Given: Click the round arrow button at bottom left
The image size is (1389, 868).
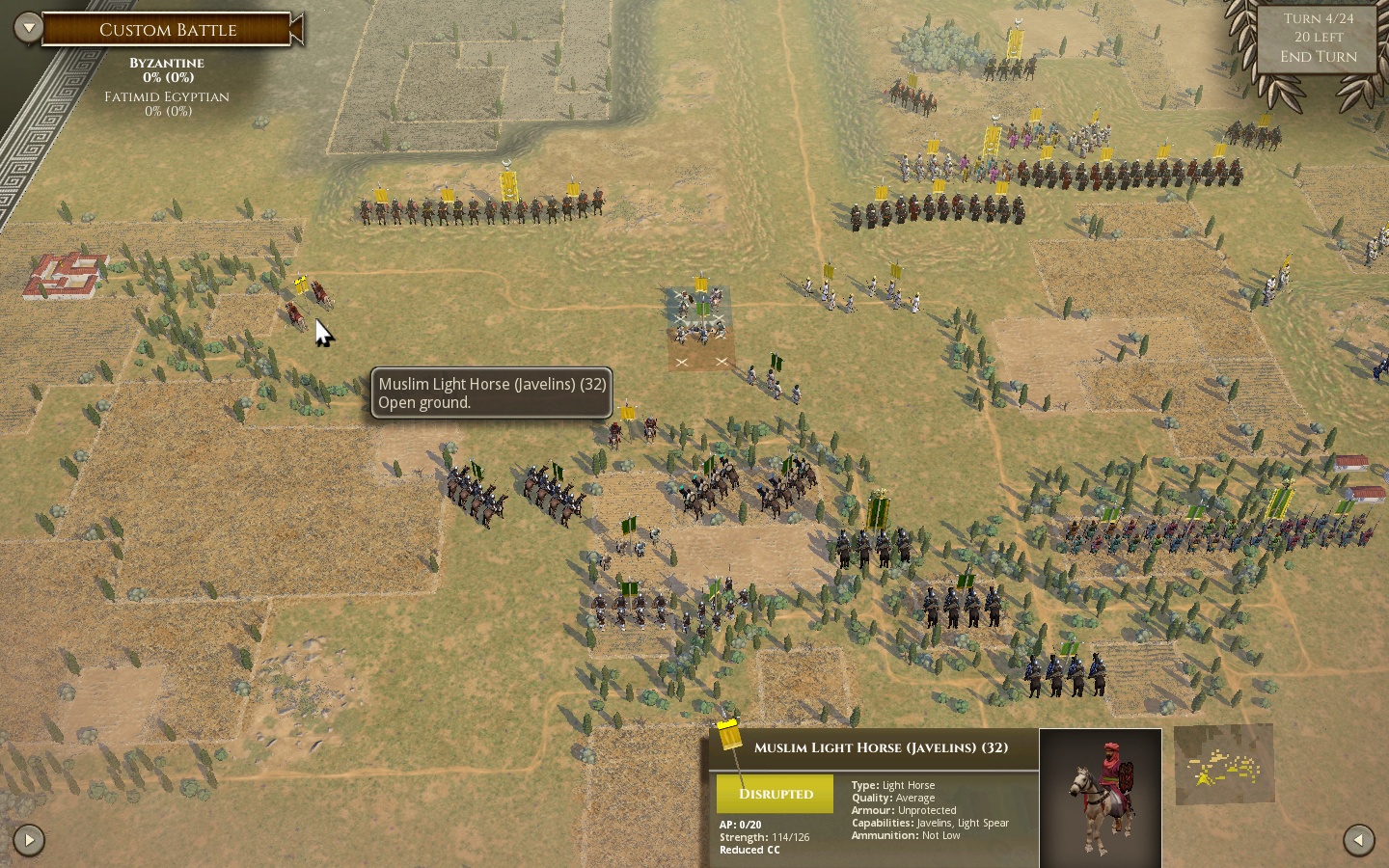Looking at the screenshot, I should point(29,840).
